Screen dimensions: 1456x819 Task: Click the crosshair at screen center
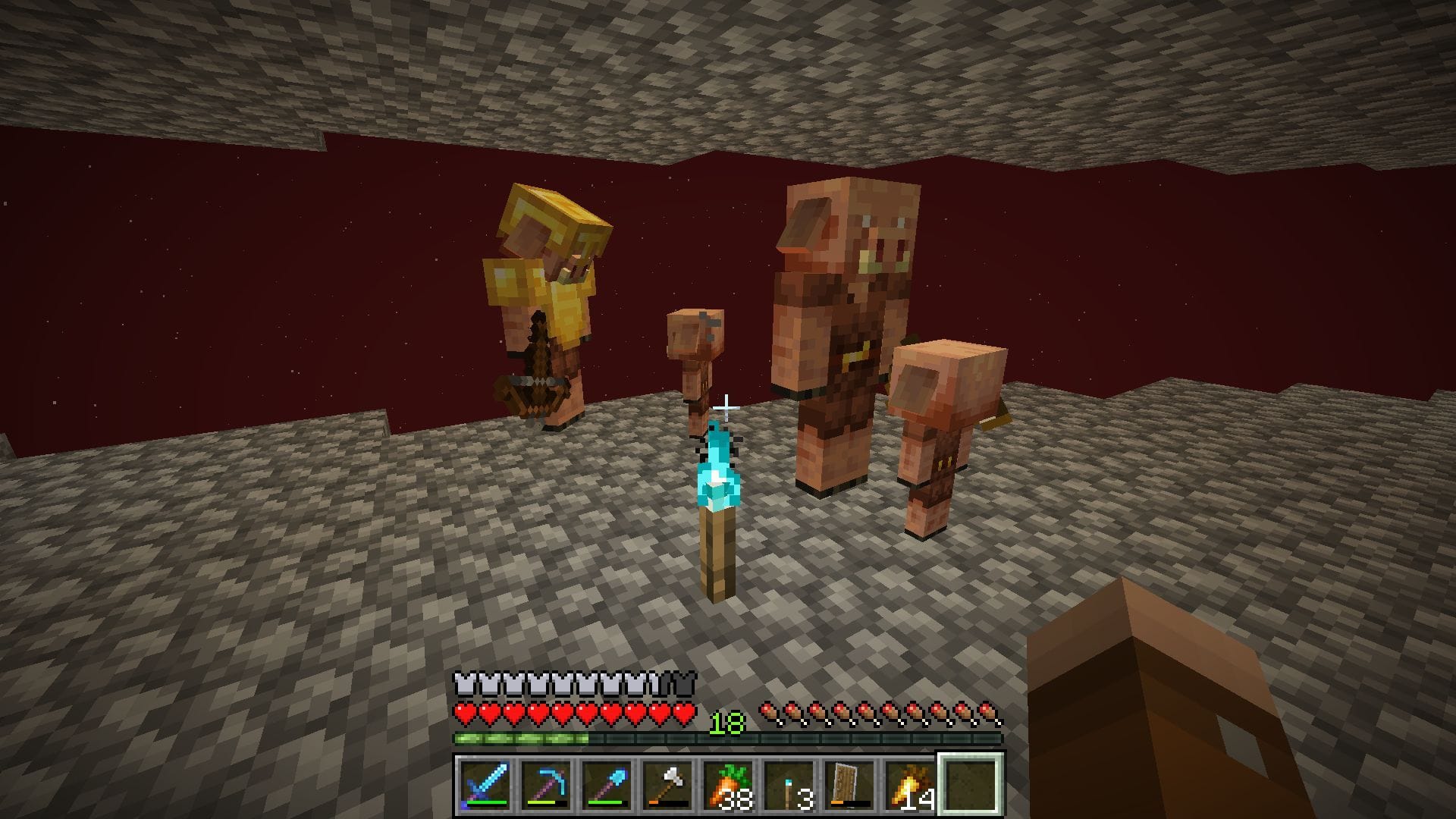(726, 406)
